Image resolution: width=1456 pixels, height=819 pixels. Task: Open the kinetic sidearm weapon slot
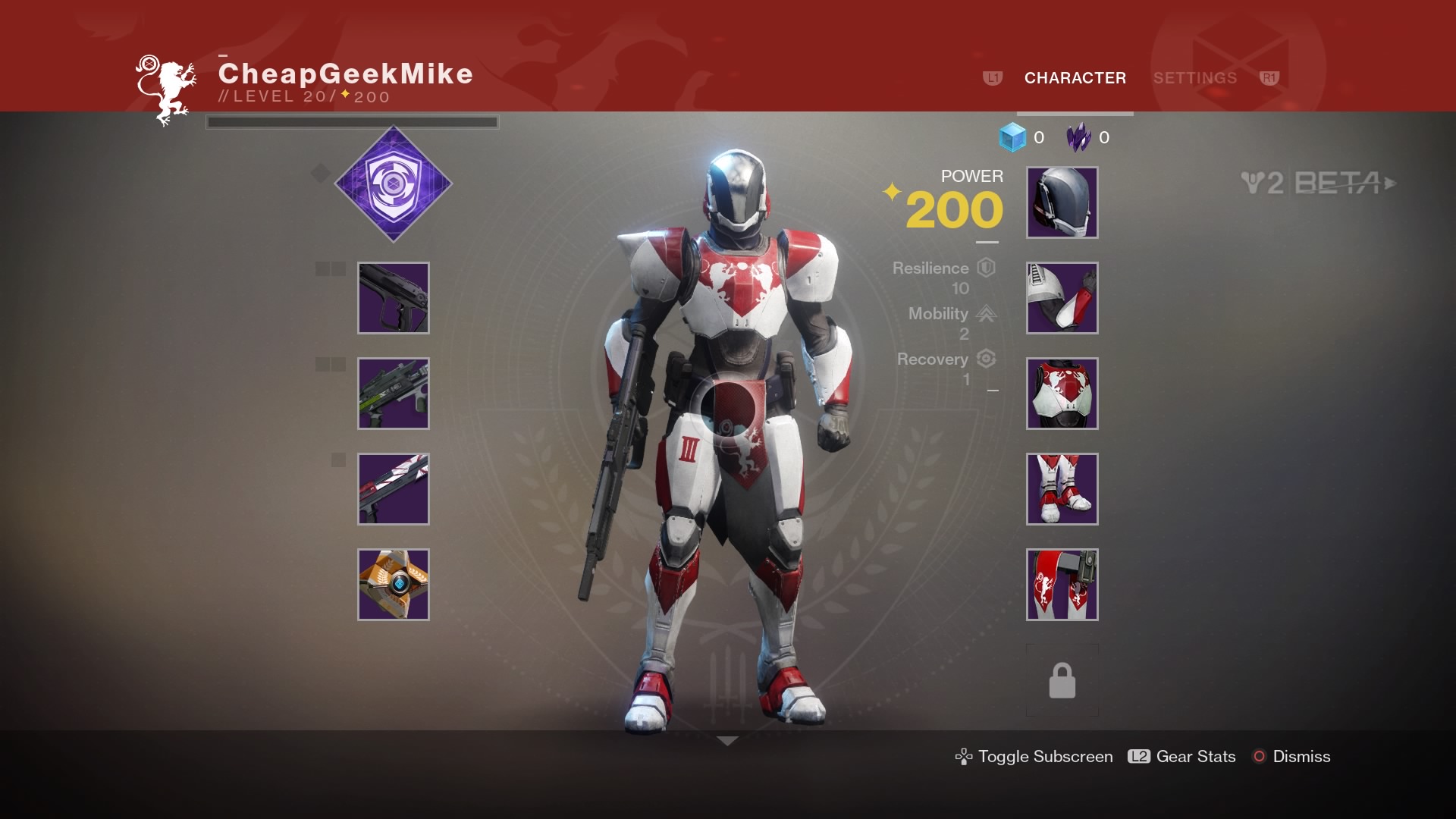tap(394, 298)
